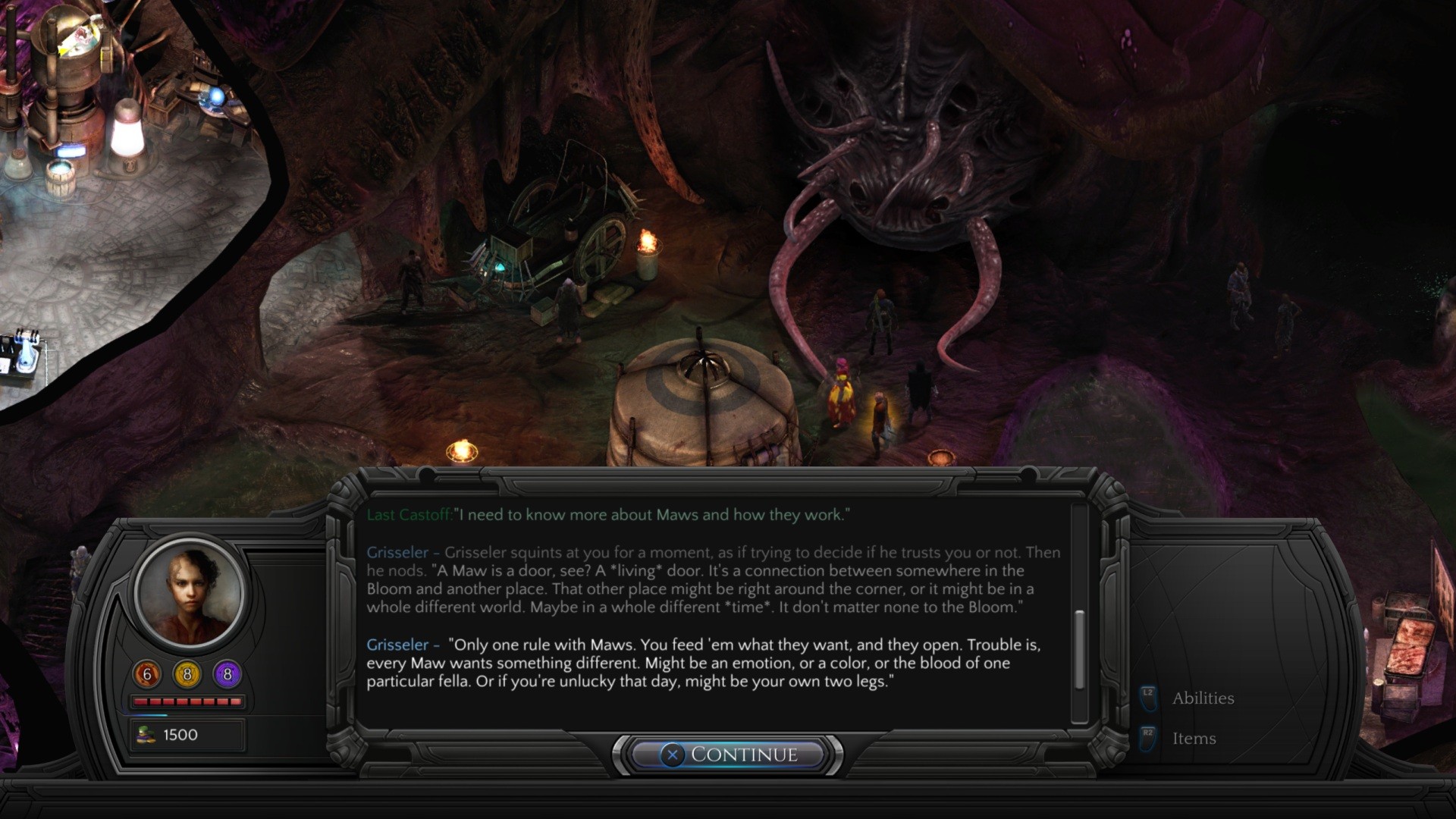
Task: Click the red segmented health bar
Action: [188, 701]
